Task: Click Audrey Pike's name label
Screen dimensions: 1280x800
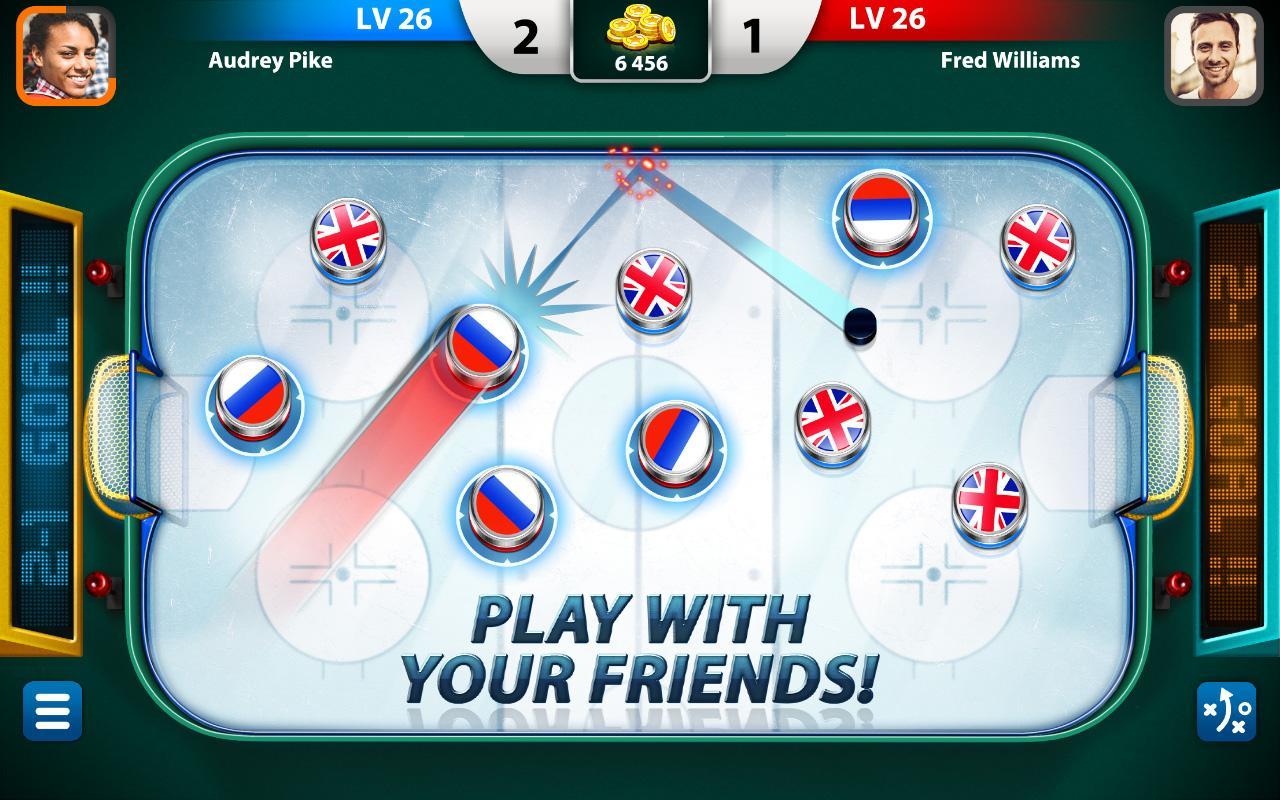Action: [x=269, y=60]
